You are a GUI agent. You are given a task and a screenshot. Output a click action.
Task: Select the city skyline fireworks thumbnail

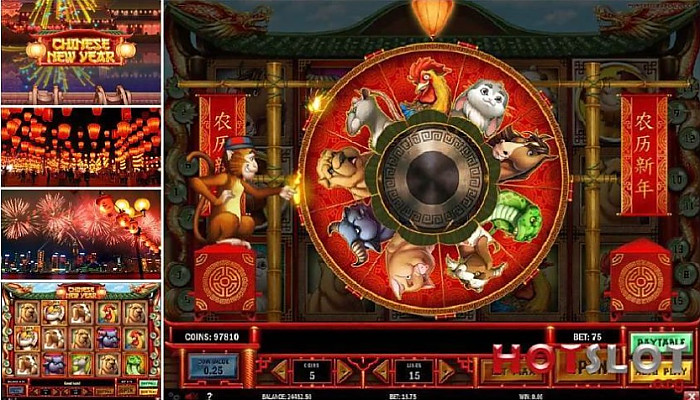[81, 234]
